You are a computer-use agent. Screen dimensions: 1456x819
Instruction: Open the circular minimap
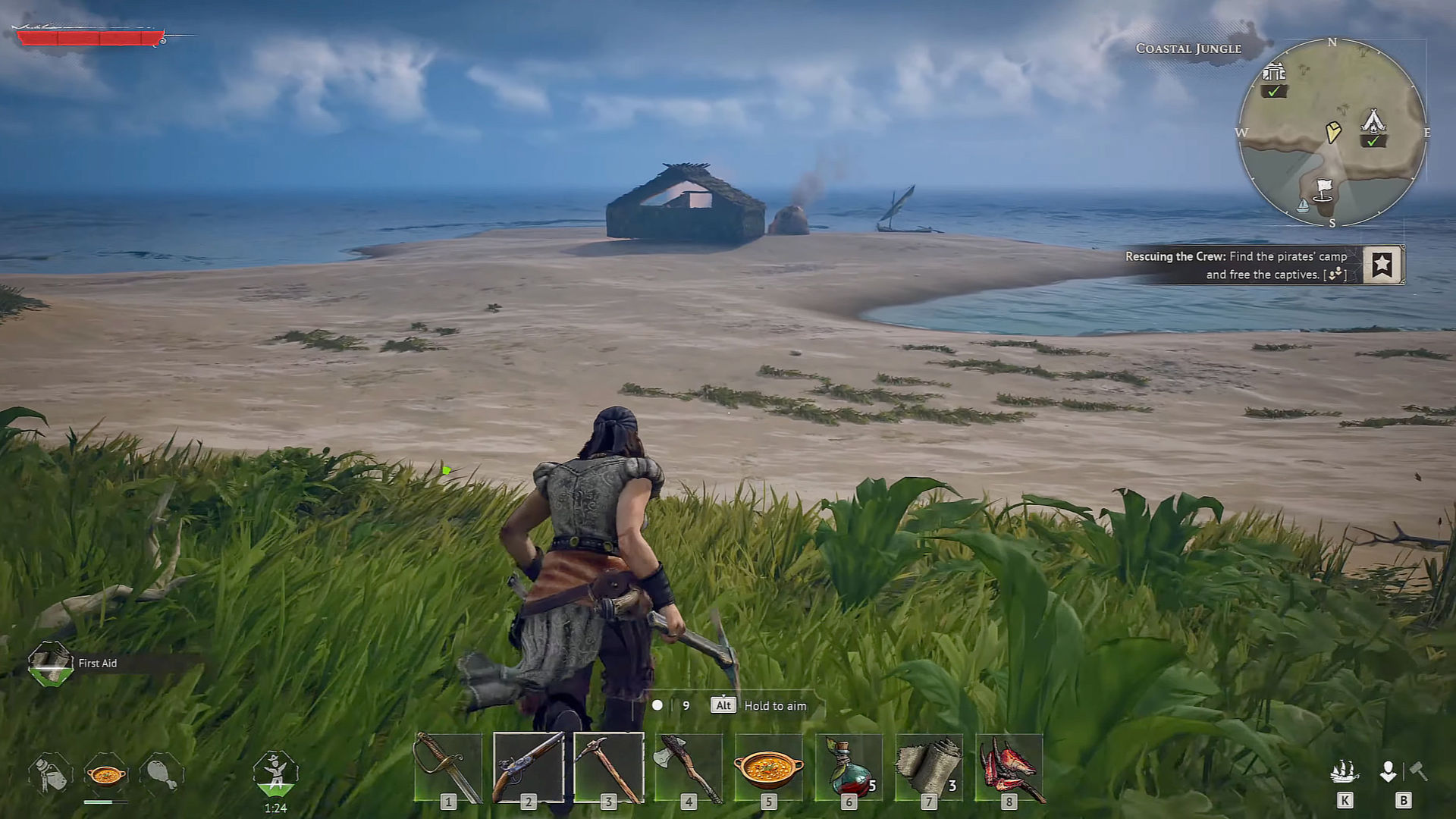[x=1332, y=133]
